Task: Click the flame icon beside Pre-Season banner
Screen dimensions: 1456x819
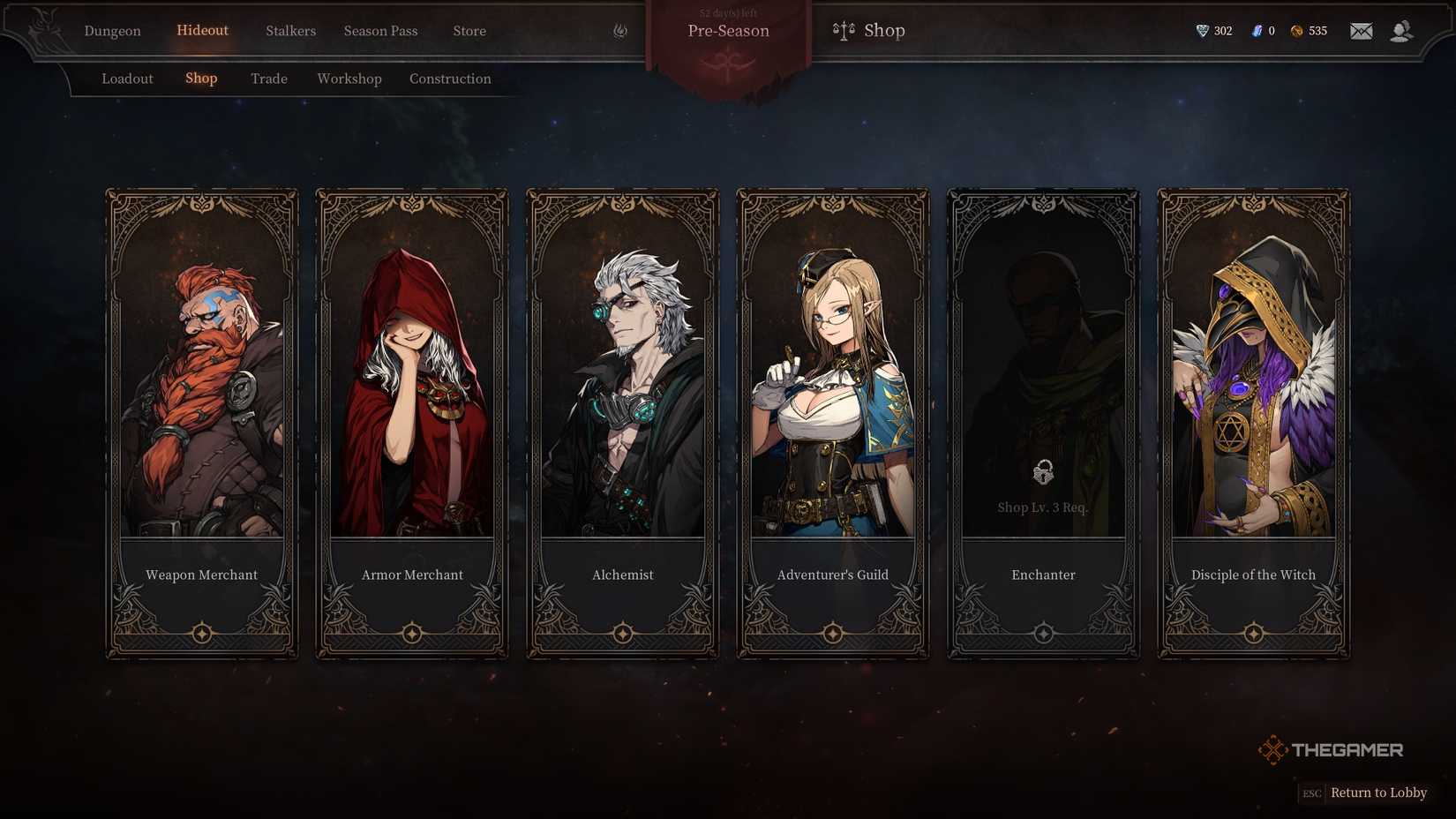Action: pyautogui.click(x=620, y=31)
